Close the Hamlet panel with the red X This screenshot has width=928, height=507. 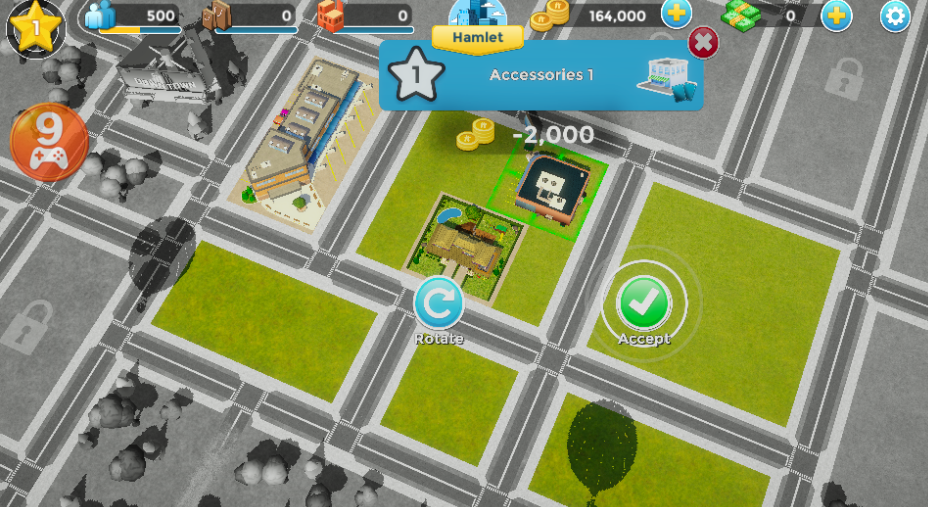pos(704,43)
